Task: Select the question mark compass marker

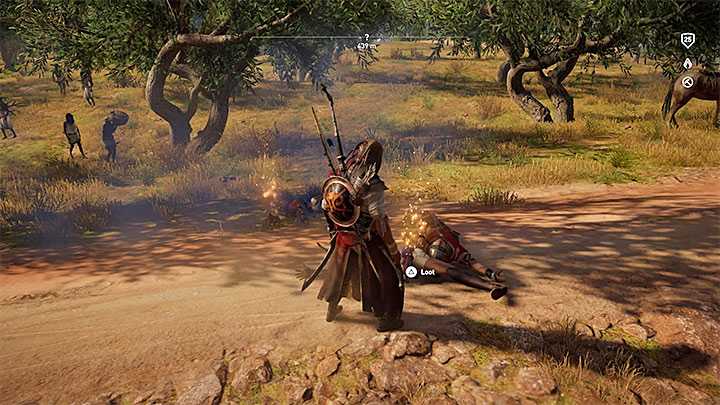Action: coord(366,38)
